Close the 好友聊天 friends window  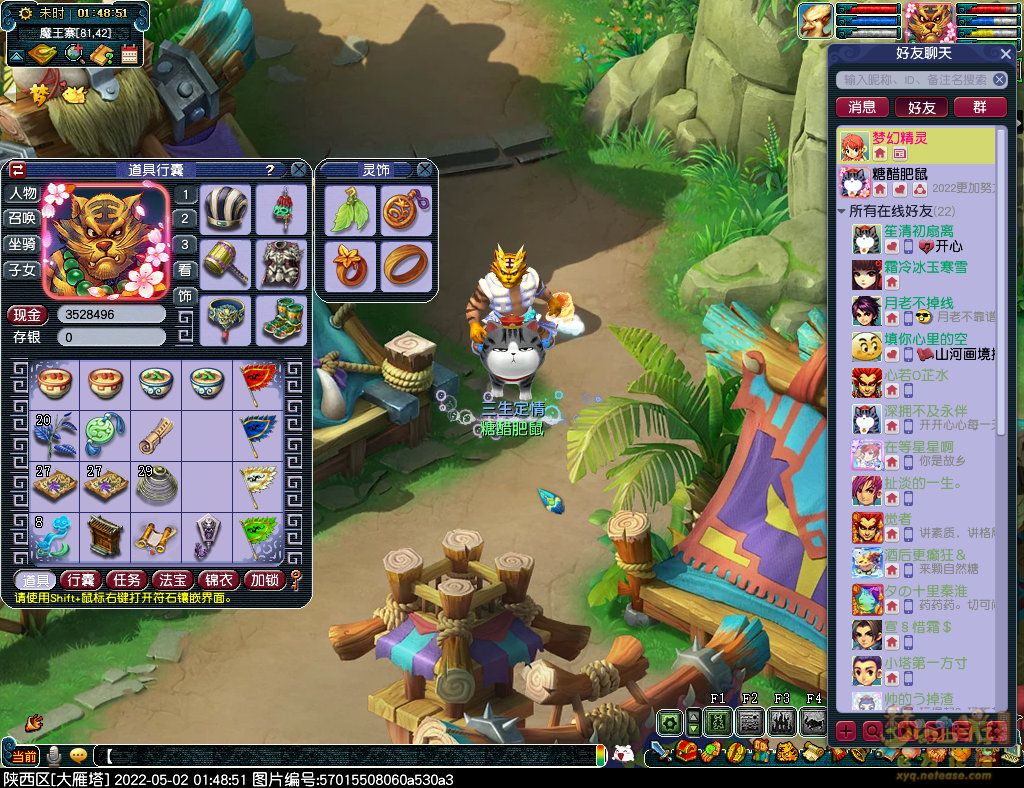click(x=1006, y=54)
